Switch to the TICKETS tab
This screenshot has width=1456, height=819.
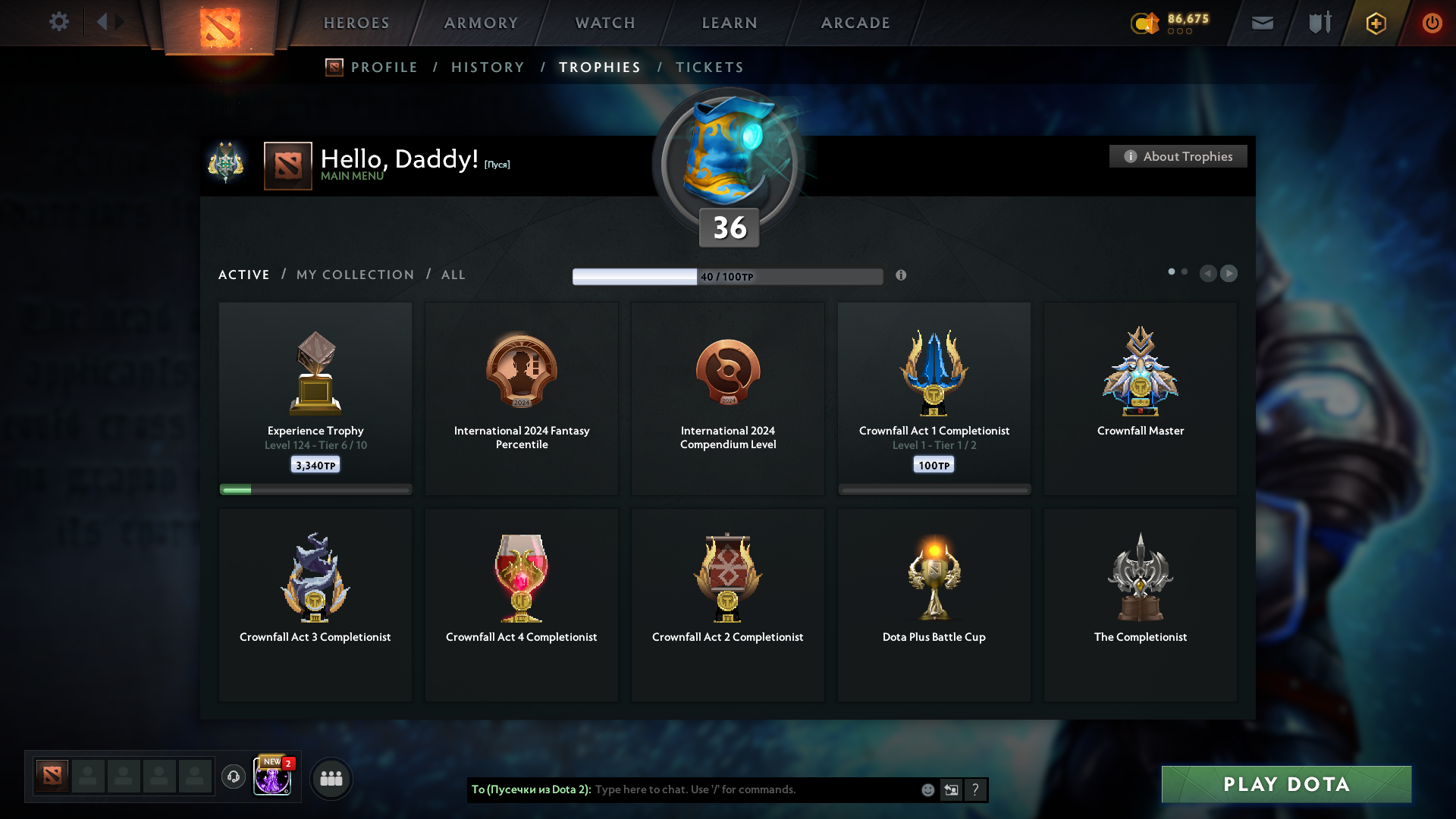(x=709, y=67)
